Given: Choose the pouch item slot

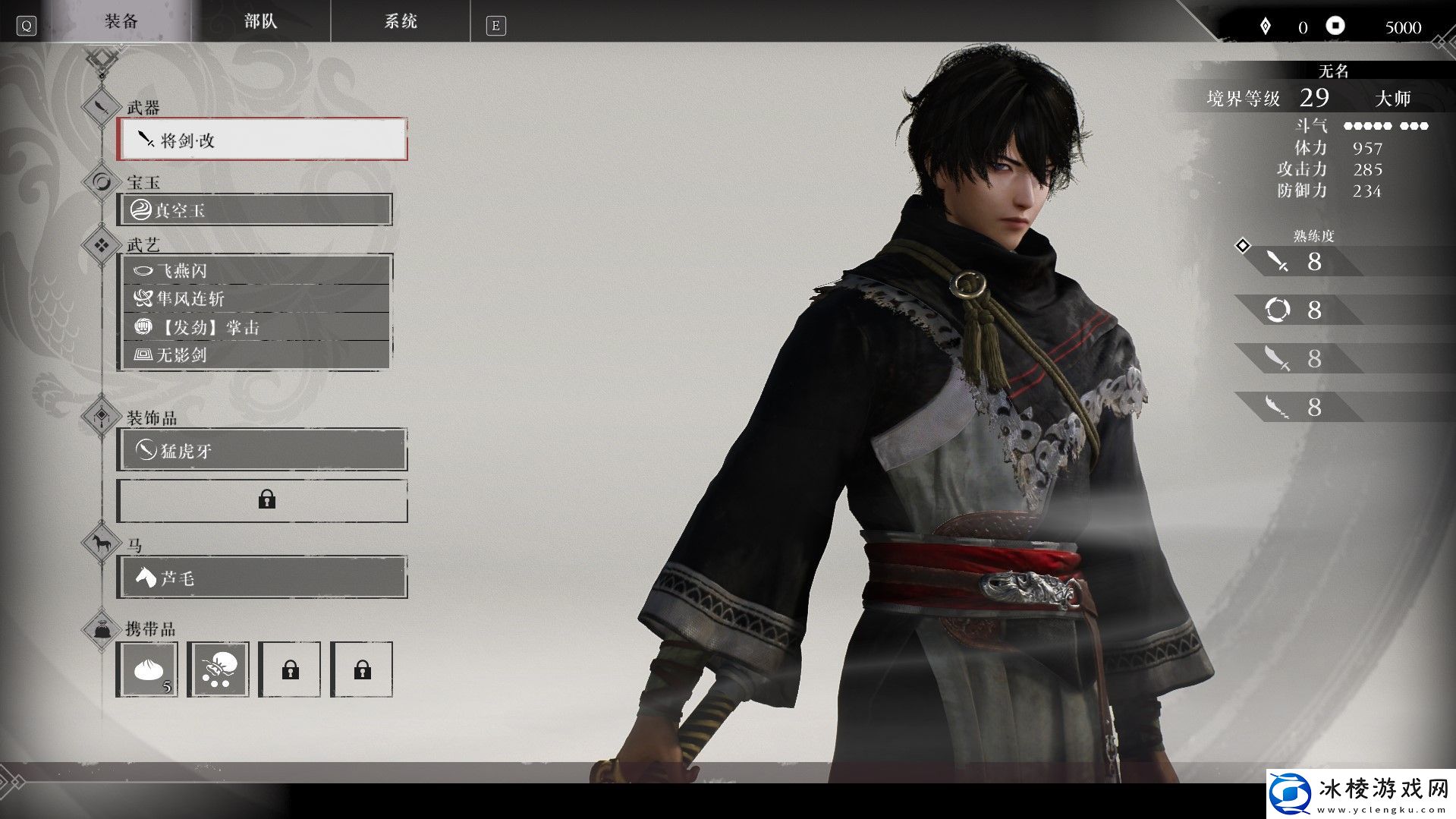Looking at the screenshot, I should 219,669.
